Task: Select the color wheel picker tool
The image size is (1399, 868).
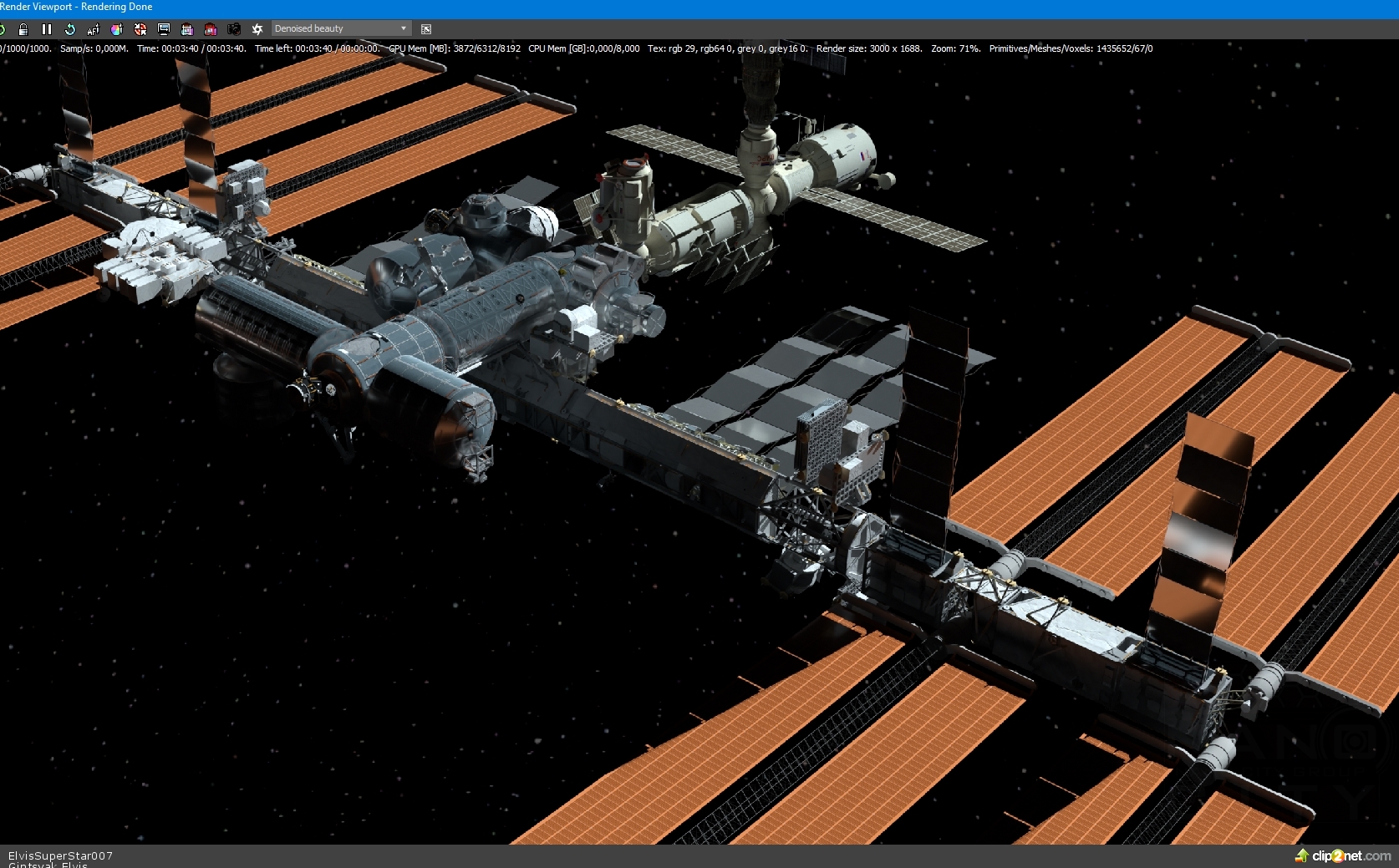Action: (117, 29)
